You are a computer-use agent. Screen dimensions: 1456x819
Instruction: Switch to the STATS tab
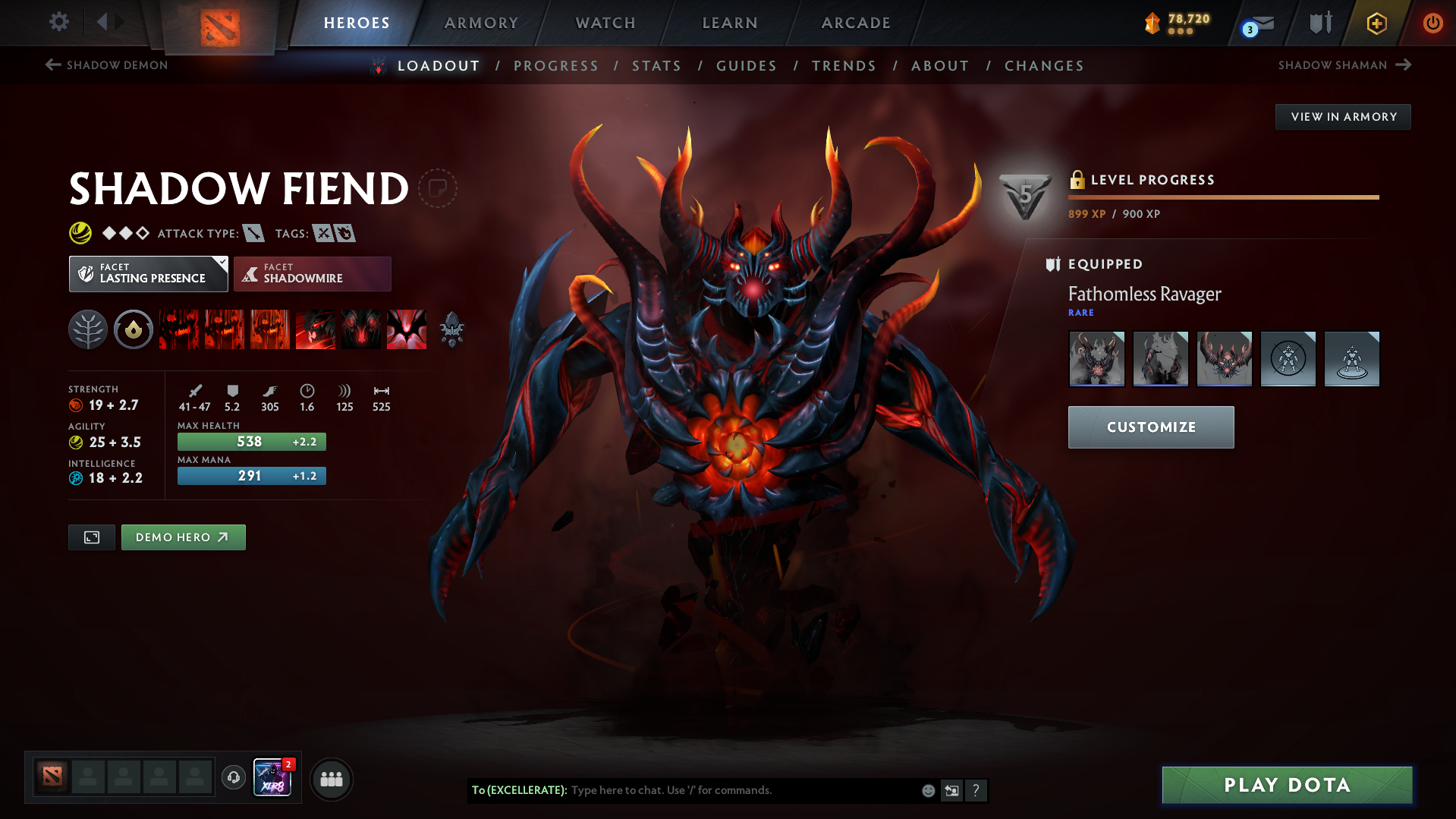coord(656,66)
